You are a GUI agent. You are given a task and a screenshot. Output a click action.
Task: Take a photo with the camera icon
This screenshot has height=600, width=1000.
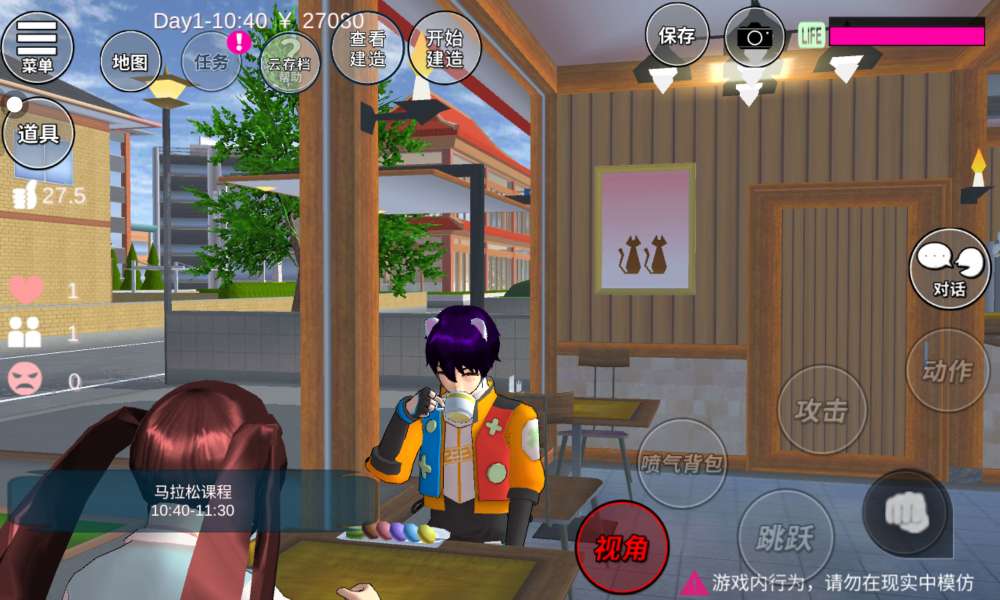pyautogui.click(x=755, y=37)
